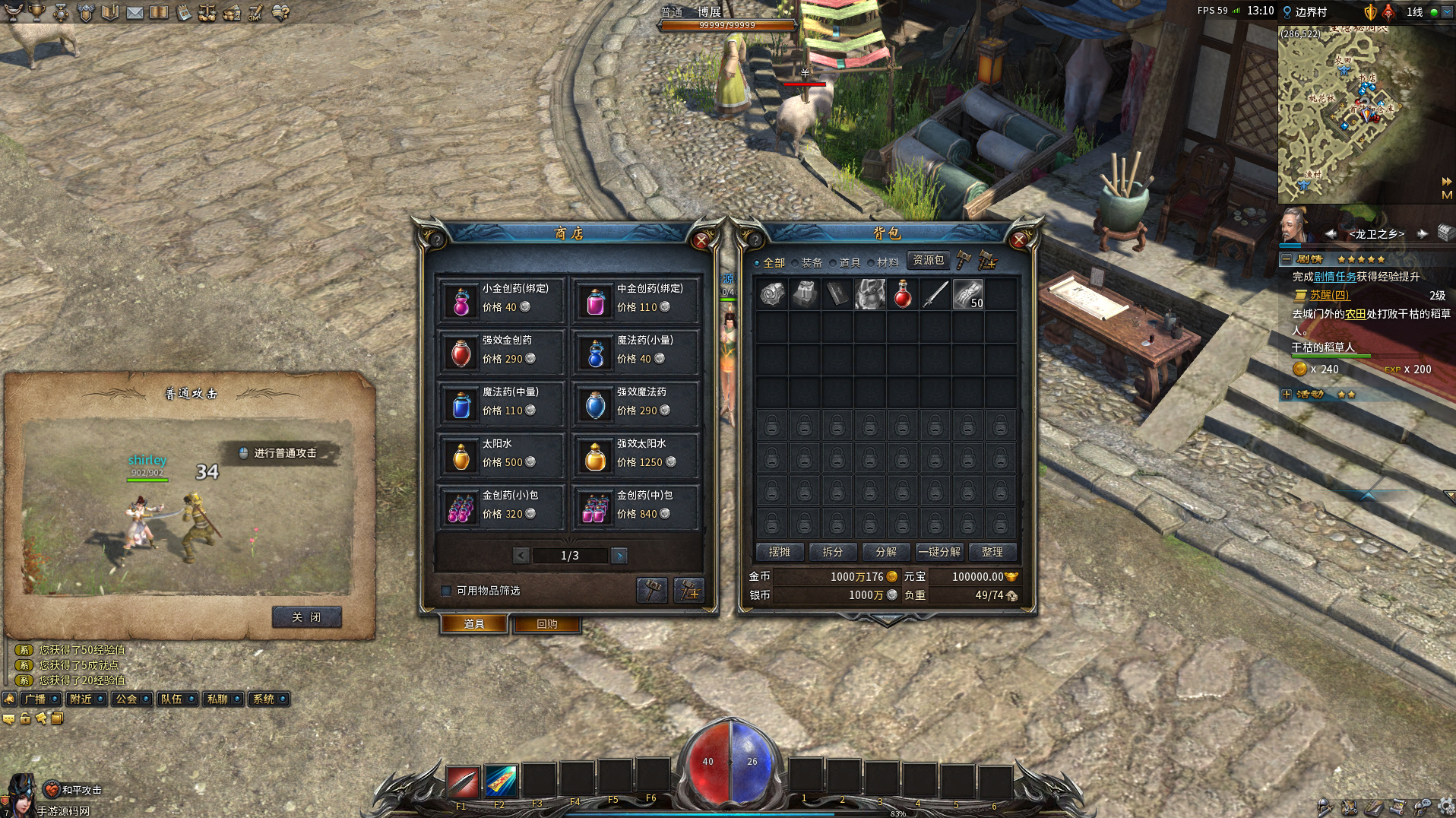Viewport: 1456px width, 818px height.
Task: Click the 一键分解 button
Action: point(939,552)
